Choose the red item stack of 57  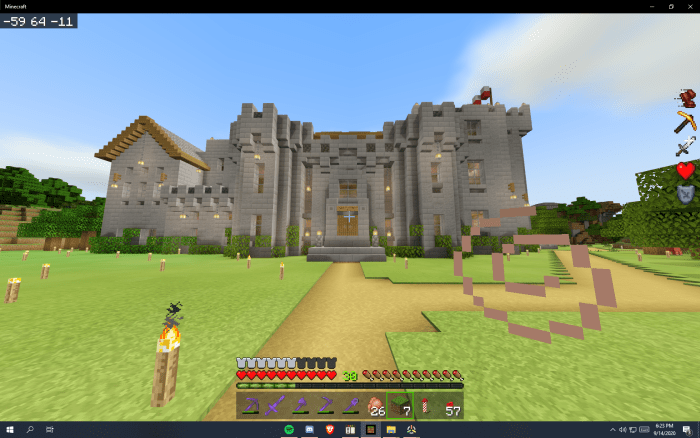pos(451,405)
